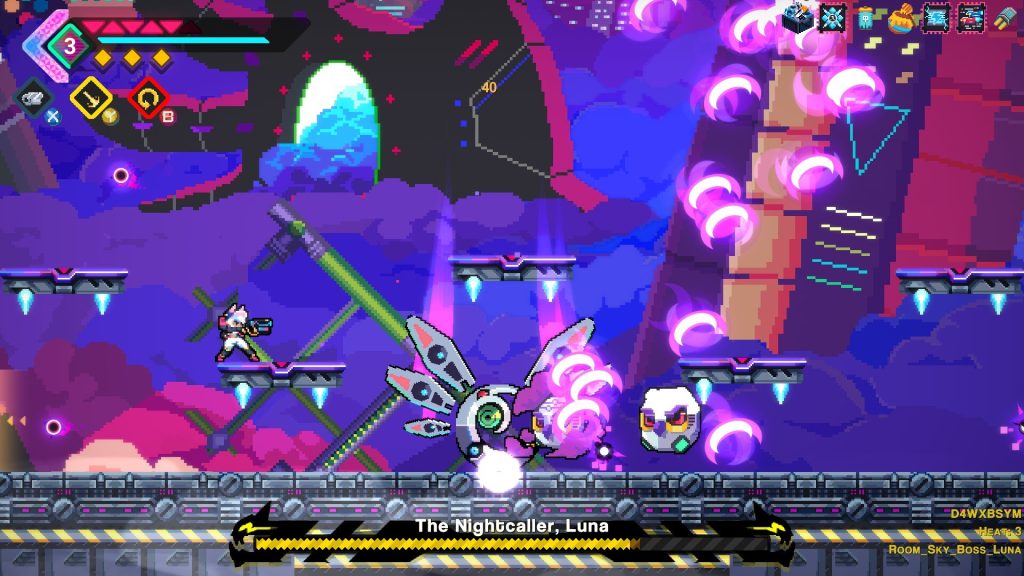
Task: Click the red-and-blue circuit chip upgrade icon
Action: [x=970, y=17]
